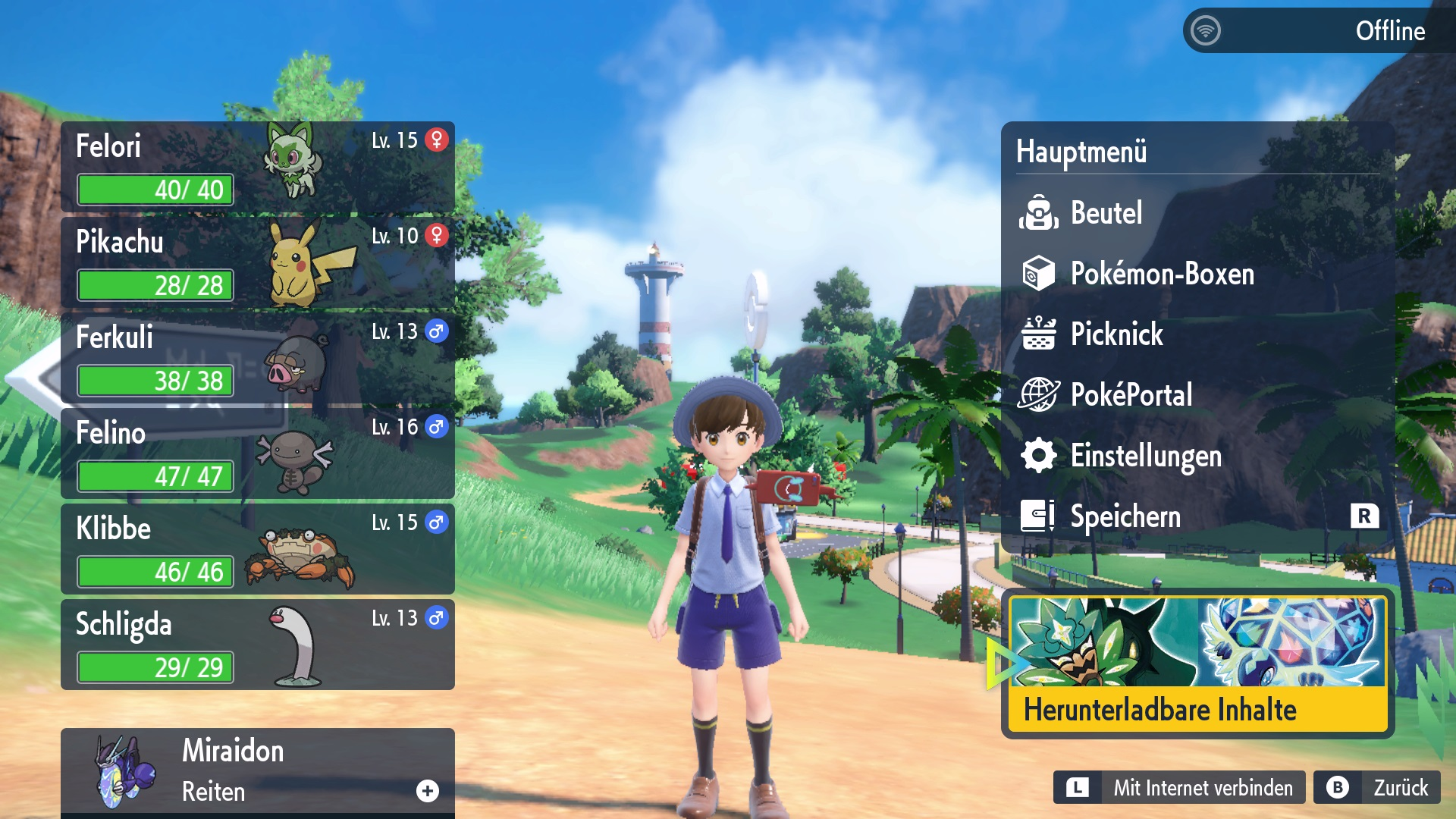Select Pikachu in the party list
The height and width of the screenshot is (819, 1456).
pyautogui.click(x=258, y=262)
